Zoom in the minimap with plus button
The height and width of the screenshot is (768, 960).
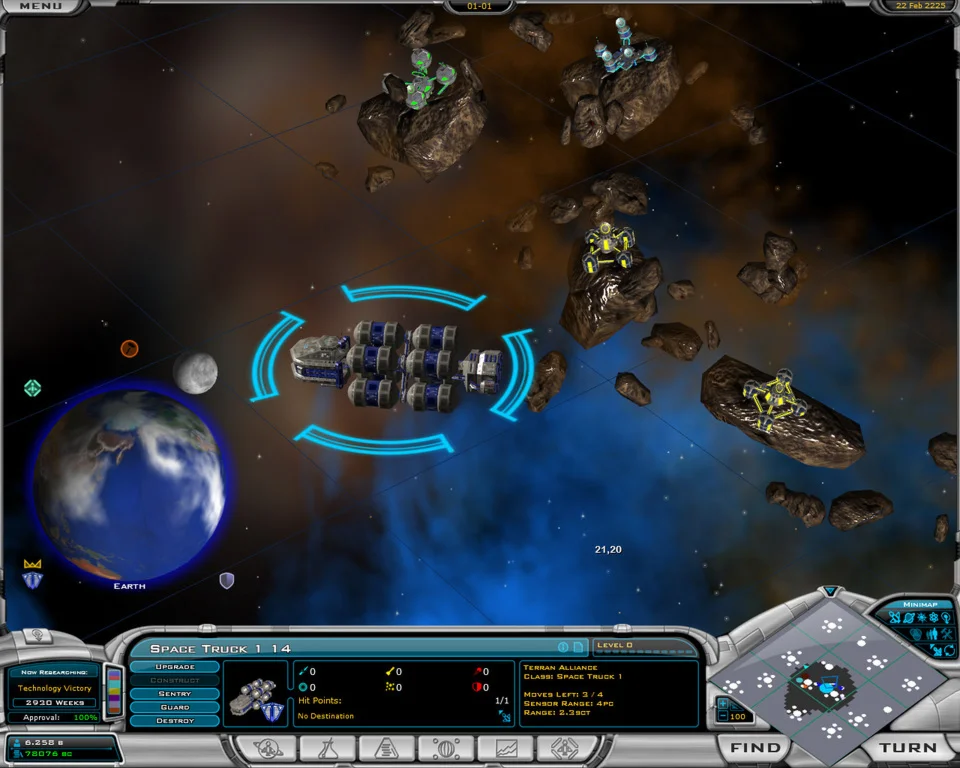(x=723, y=704)
